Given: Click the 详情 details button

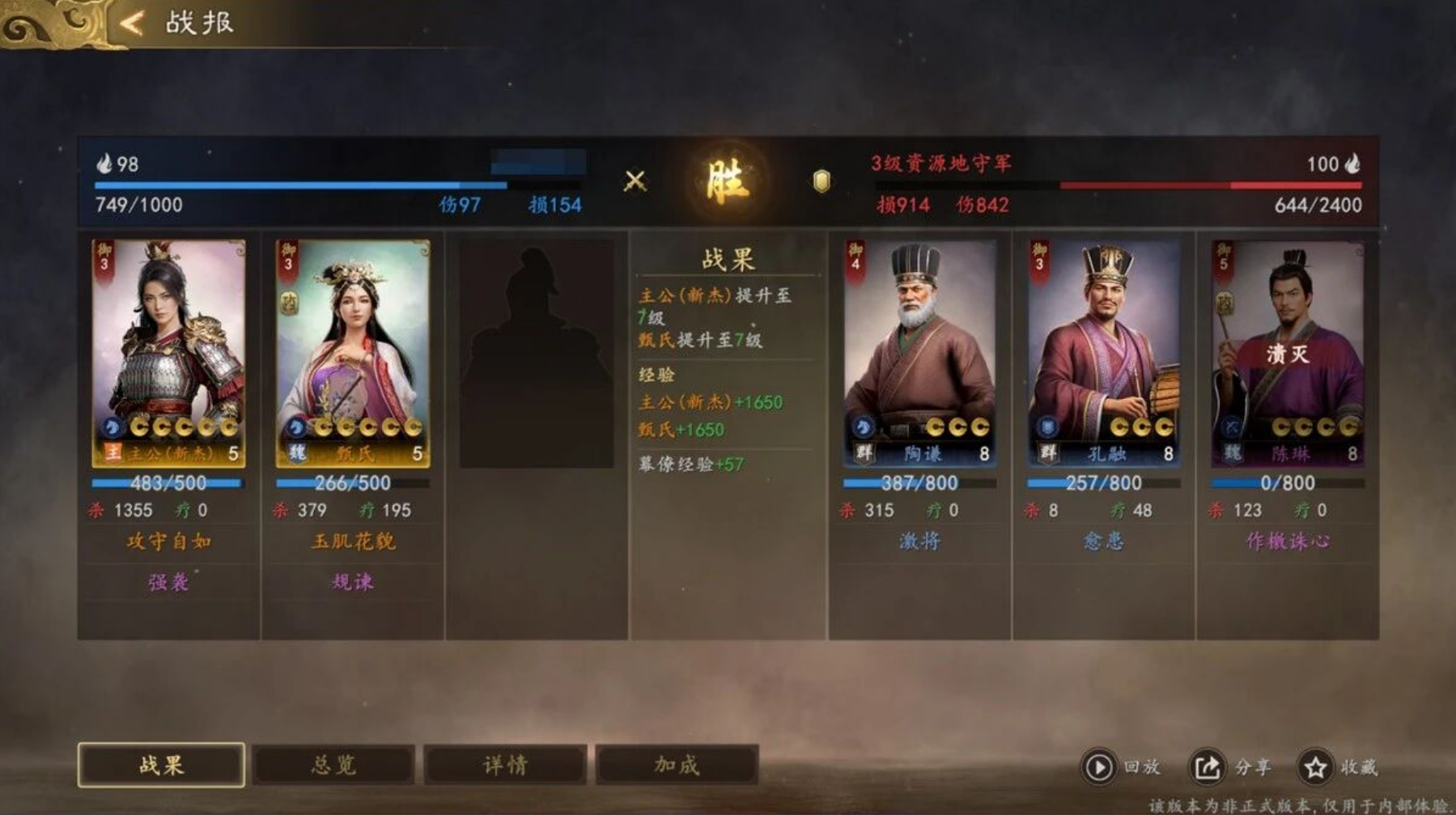Looking at the screenshot, I should (x=504, y=762).
